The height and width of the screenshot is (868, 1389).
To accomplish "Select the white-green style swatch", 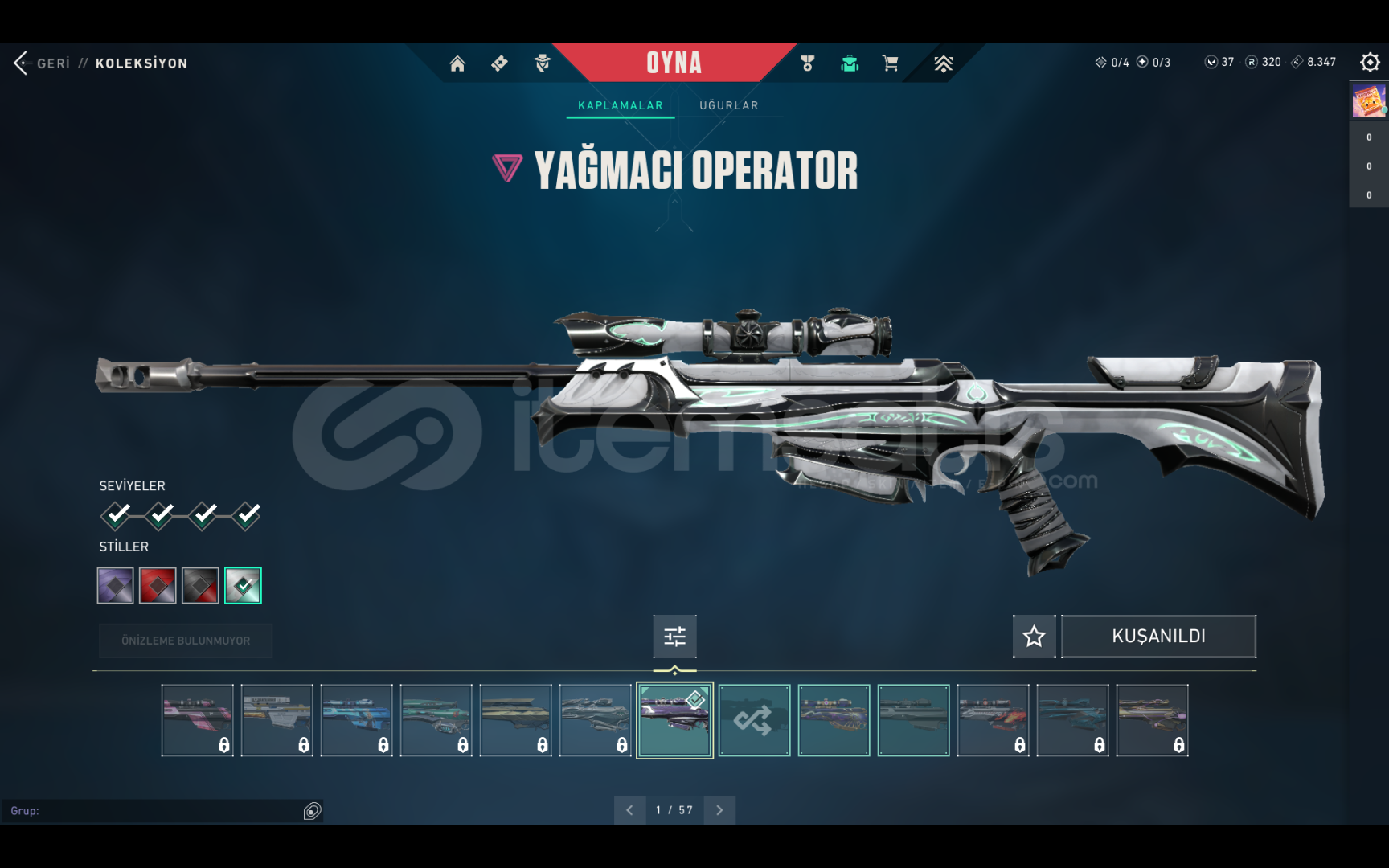I will point(243,585).
